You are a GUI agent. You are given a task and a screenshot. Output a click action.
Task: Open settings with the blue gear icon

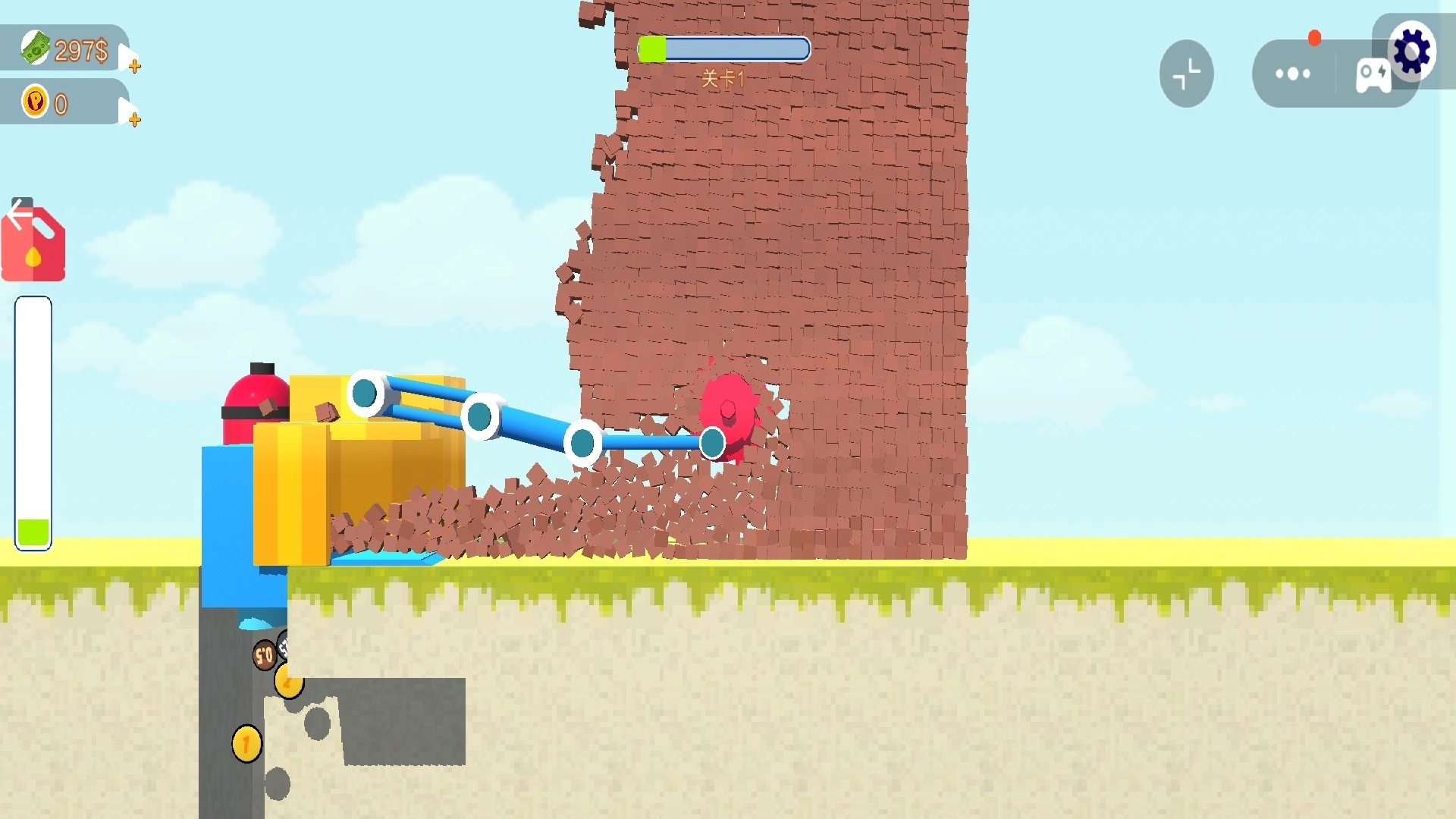[x=1411, y=52]
